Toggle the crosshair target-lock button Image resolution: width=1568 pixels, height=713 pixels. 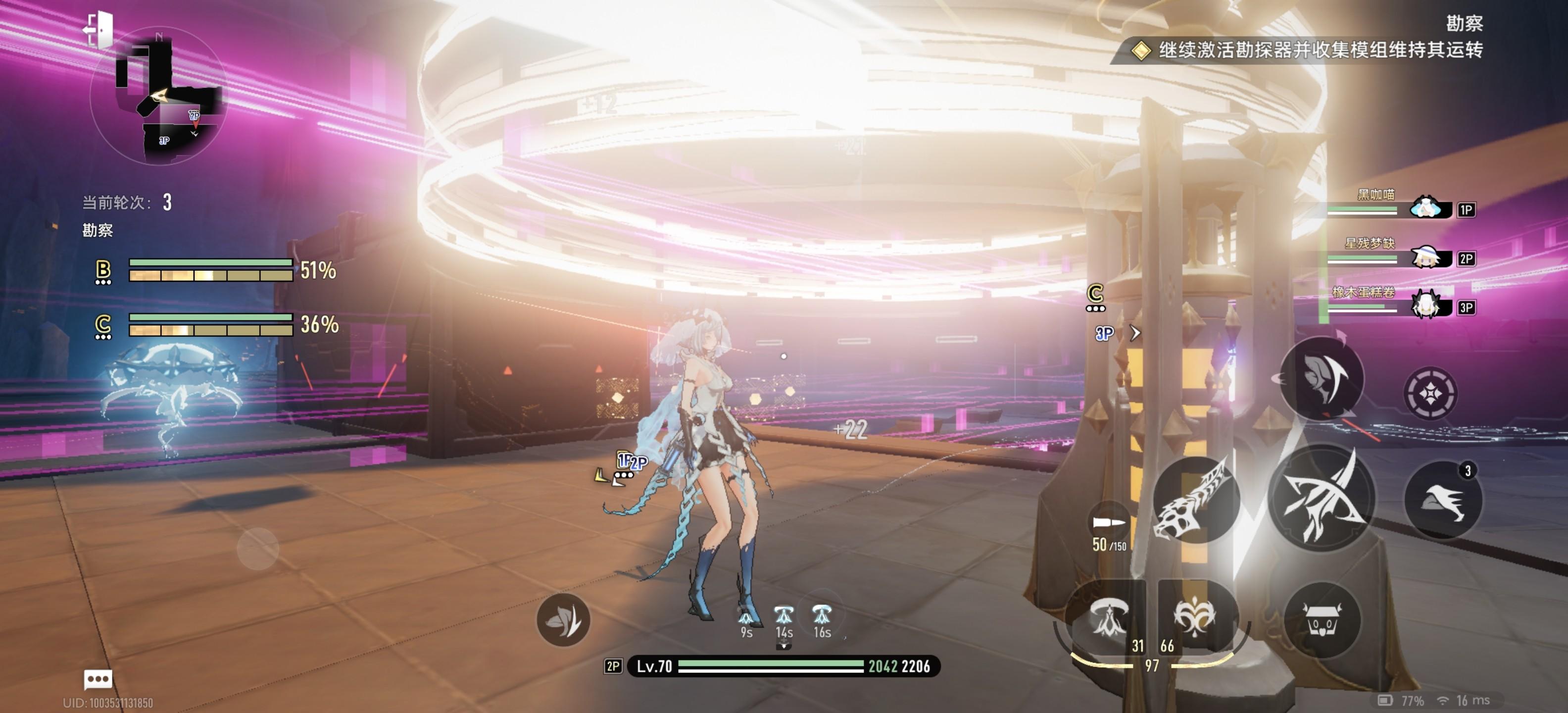pos(1430,394)
